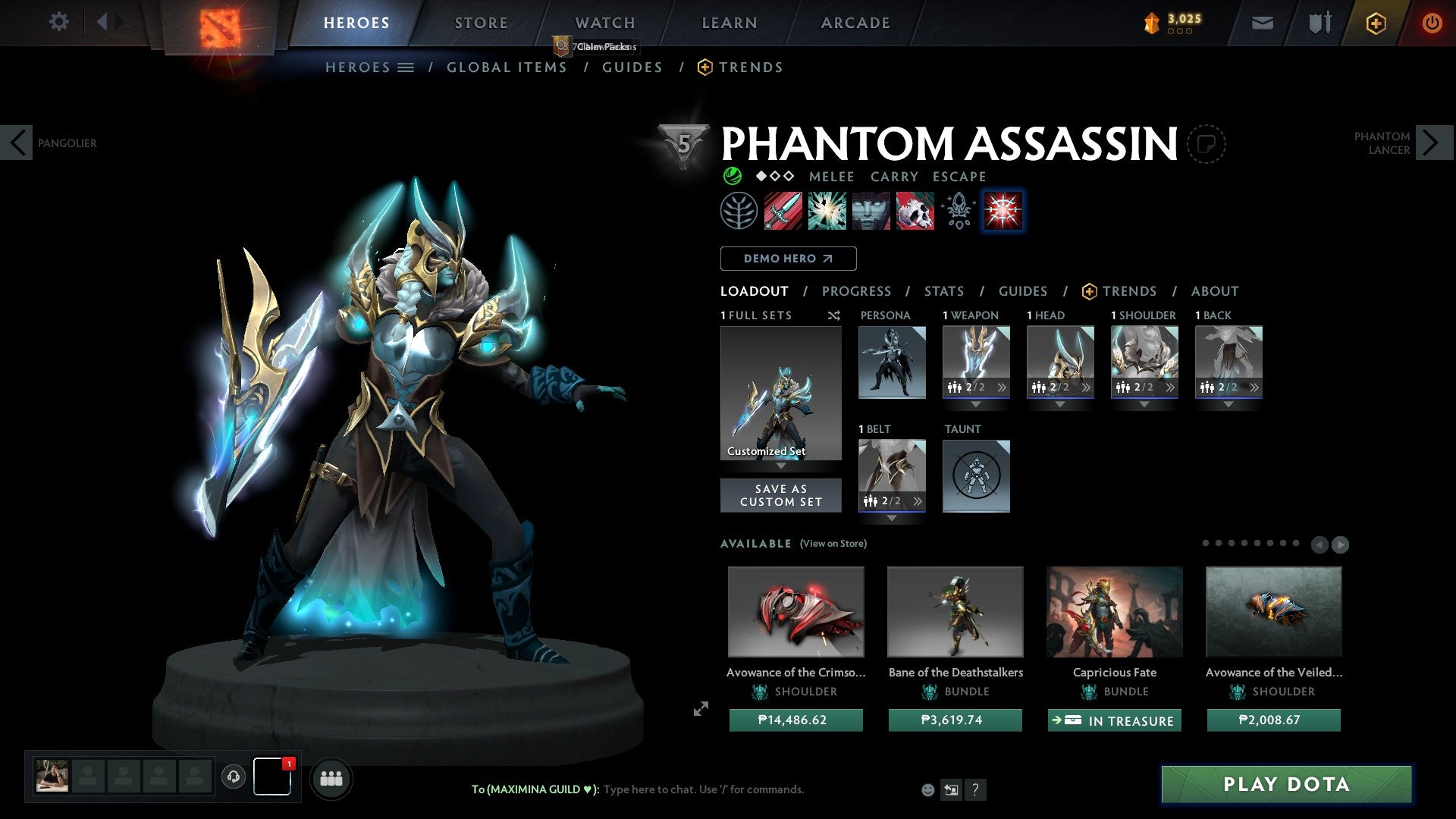
Task: Open the settings gear icon
Action: [x=58, y=22]
